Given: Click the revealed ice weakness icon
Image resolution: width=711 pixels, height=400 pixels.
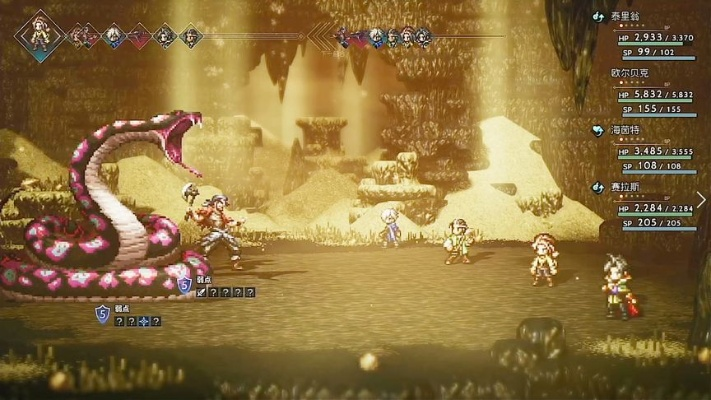Looking at the screenshot, I should [x=143, y=321].
